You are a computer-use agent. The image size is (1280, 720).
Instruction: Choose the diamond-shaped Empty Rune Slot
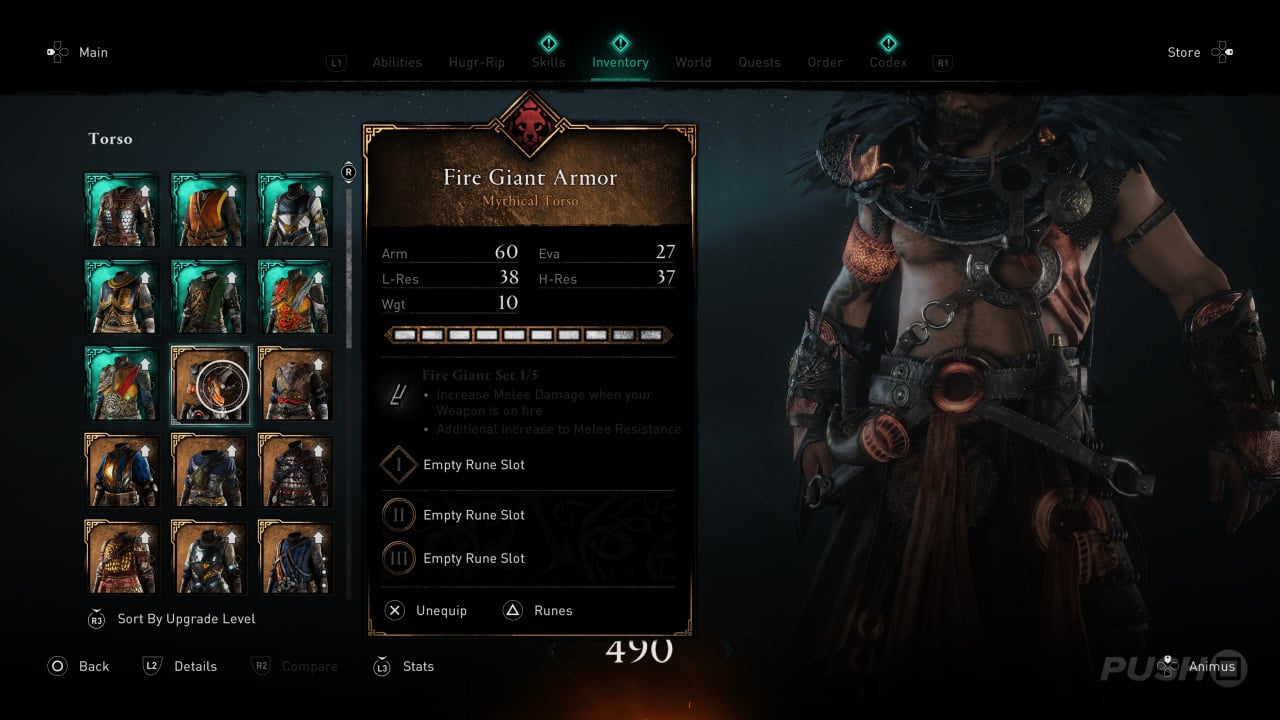(473, 465)
